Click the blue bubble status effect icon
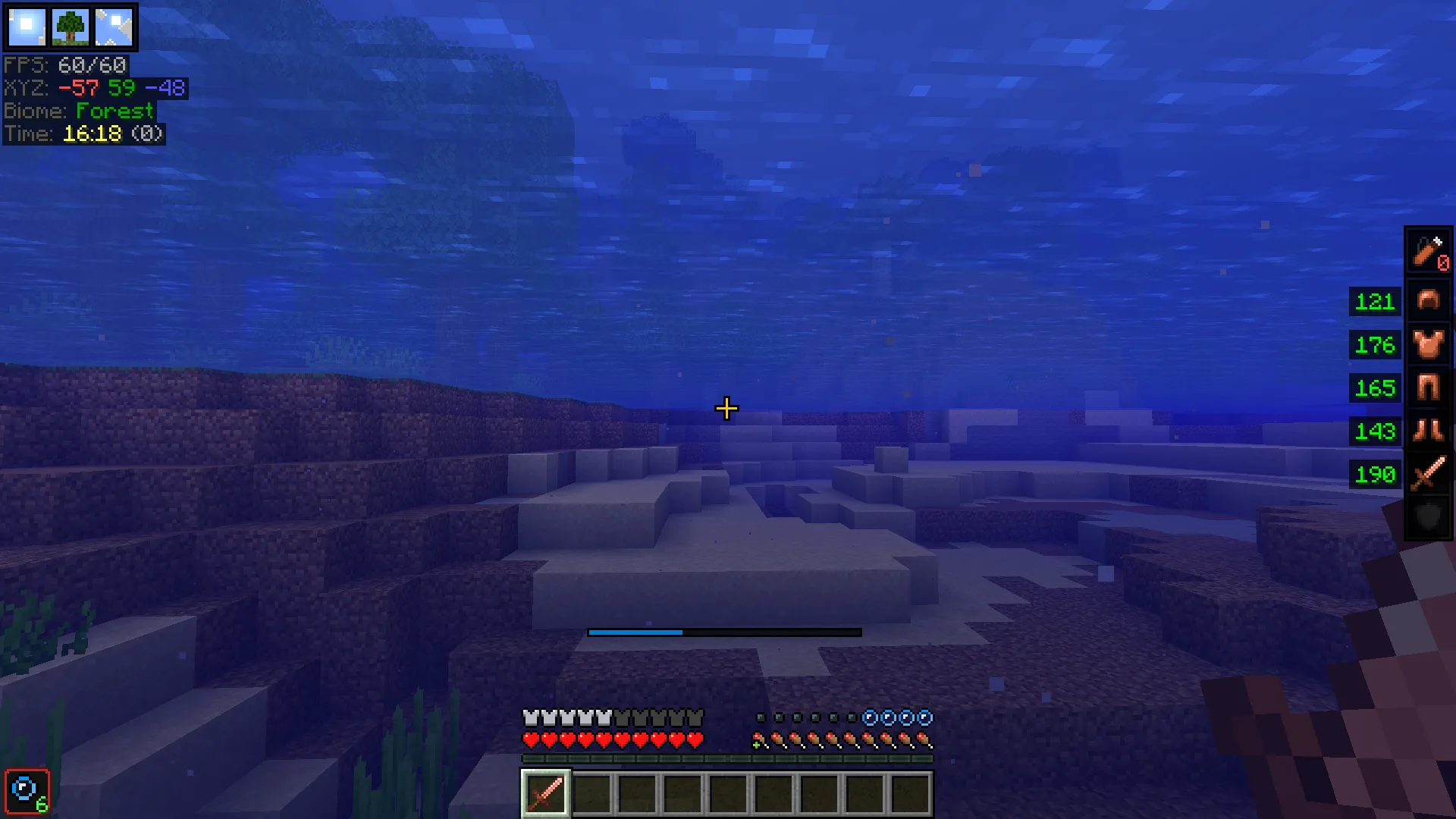This screenshot has height=819, width=1456. point(27,791)
